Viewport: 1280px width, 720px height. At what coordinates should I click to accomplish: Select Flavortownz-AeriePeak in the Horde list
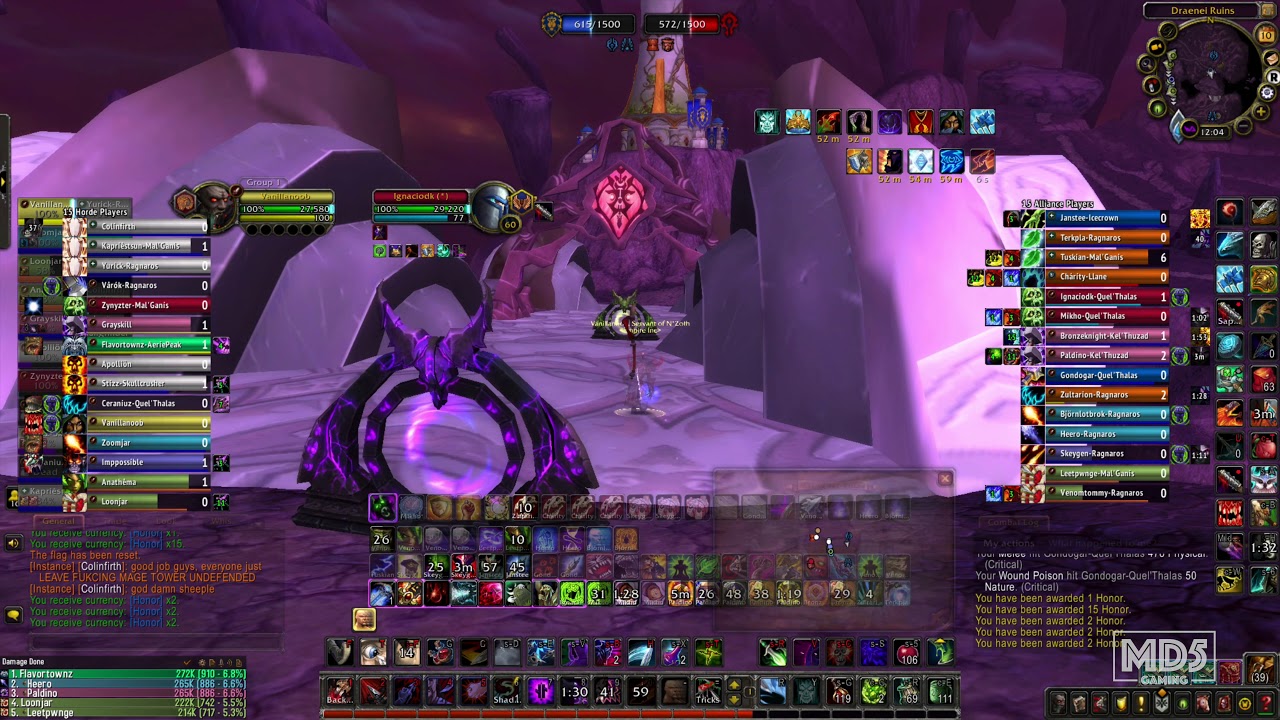click(140, 344)
